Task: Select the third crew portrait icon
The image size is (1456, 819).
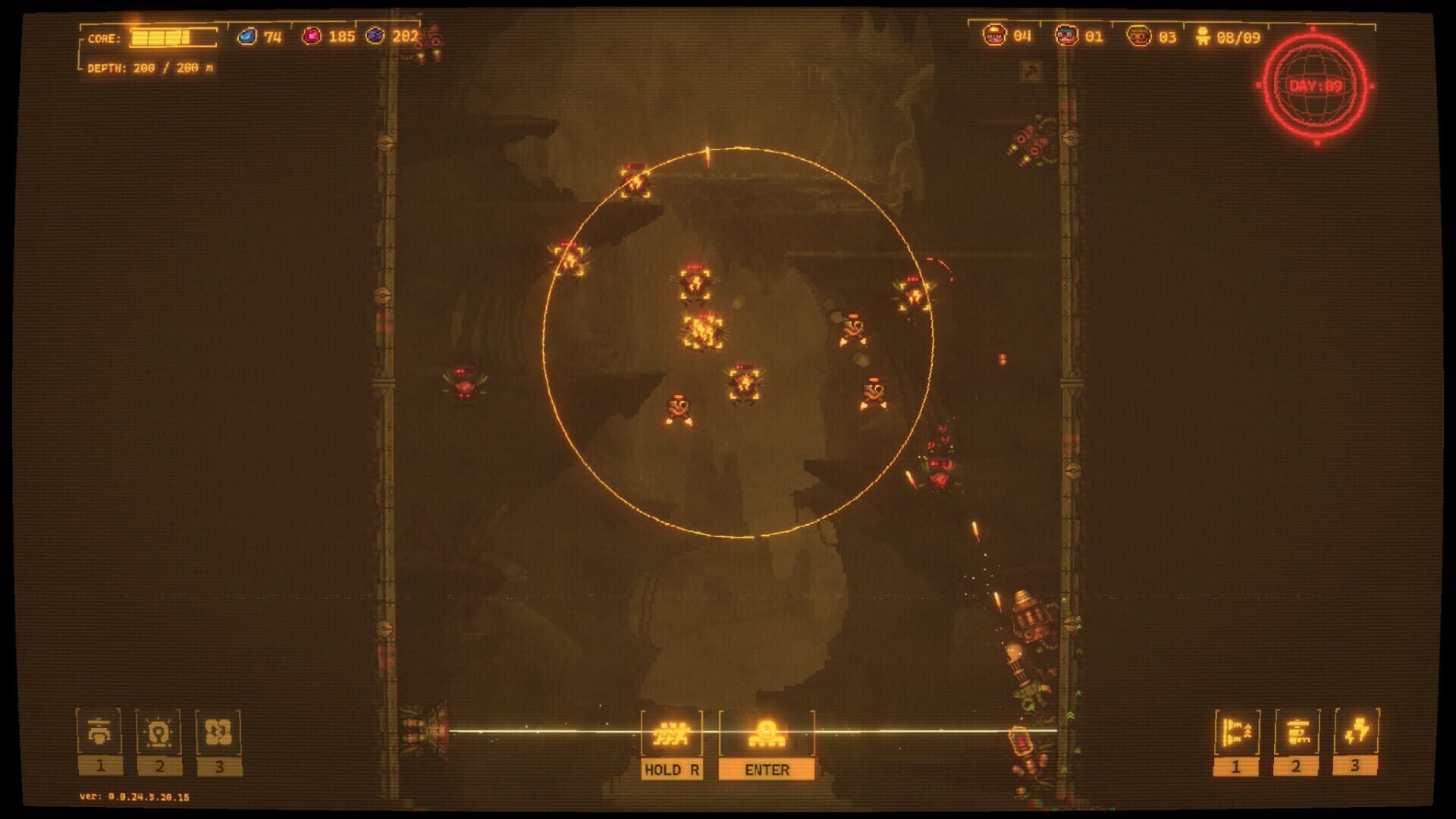Action: click(1137, 33)
